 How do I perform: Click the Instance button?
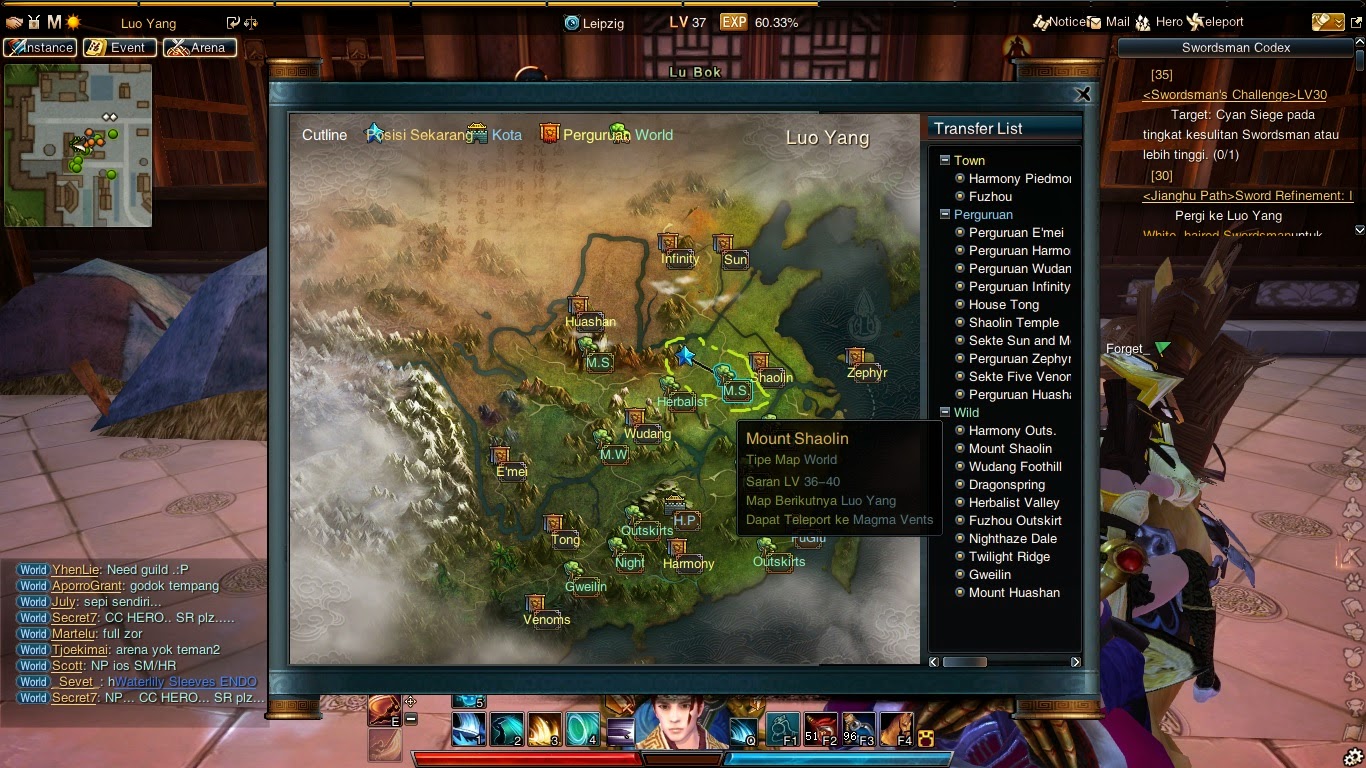click(x=40, y=47)
